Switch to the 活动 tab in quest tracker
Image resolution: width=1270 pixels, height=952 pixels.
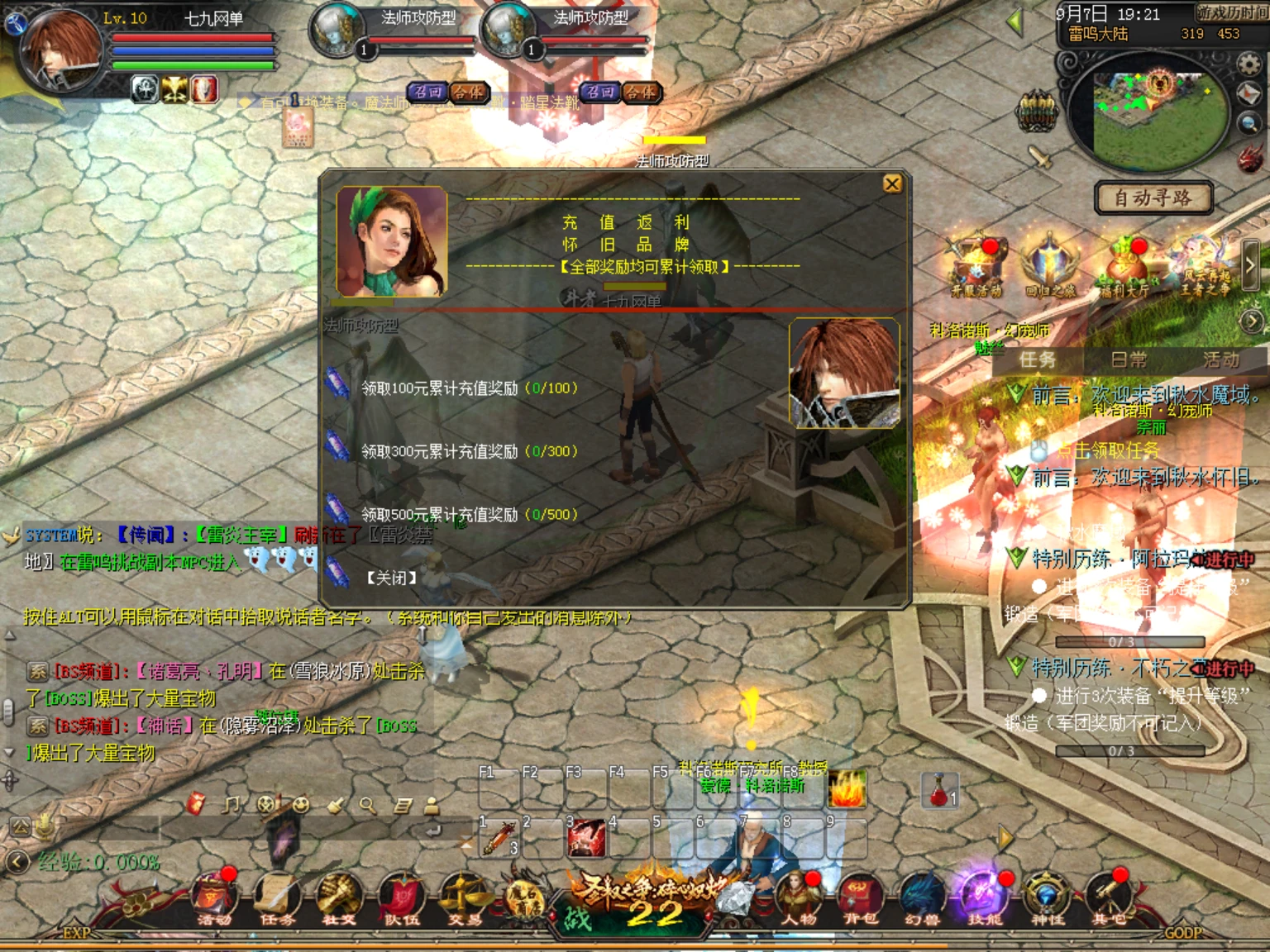point(1220,359)
